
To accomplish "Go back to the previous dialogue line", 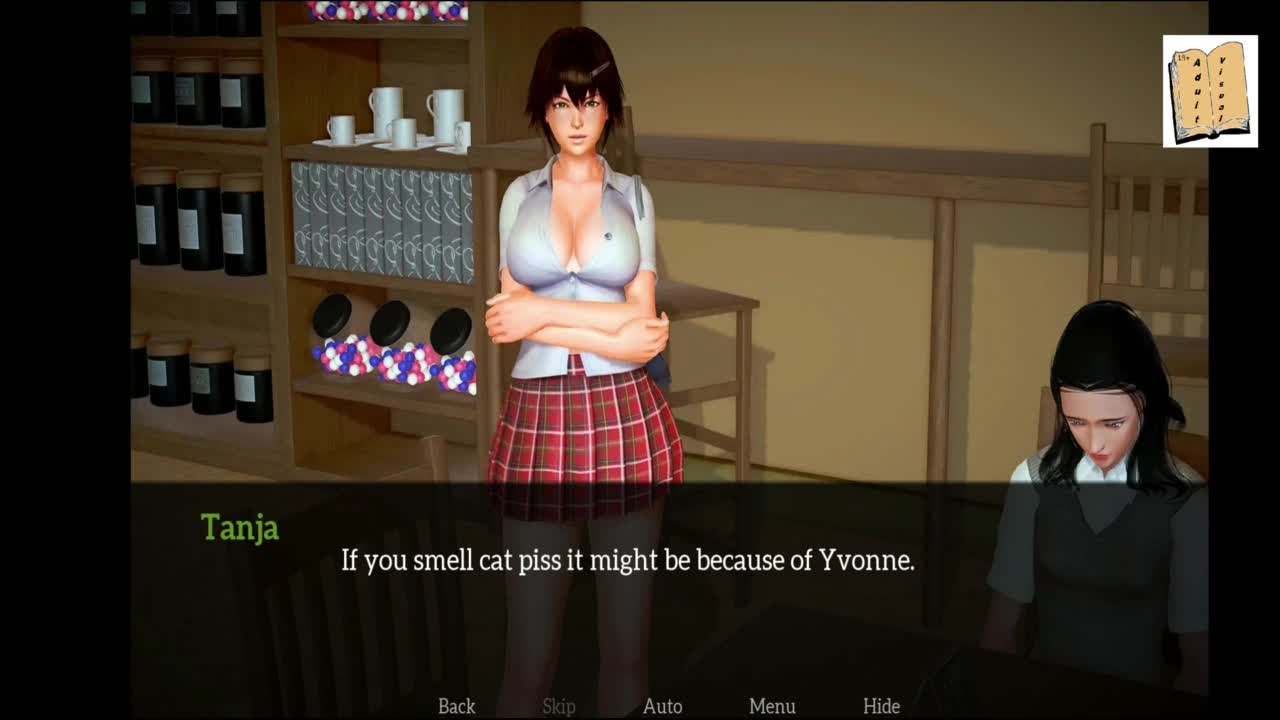I will click(x=456, y=706).
